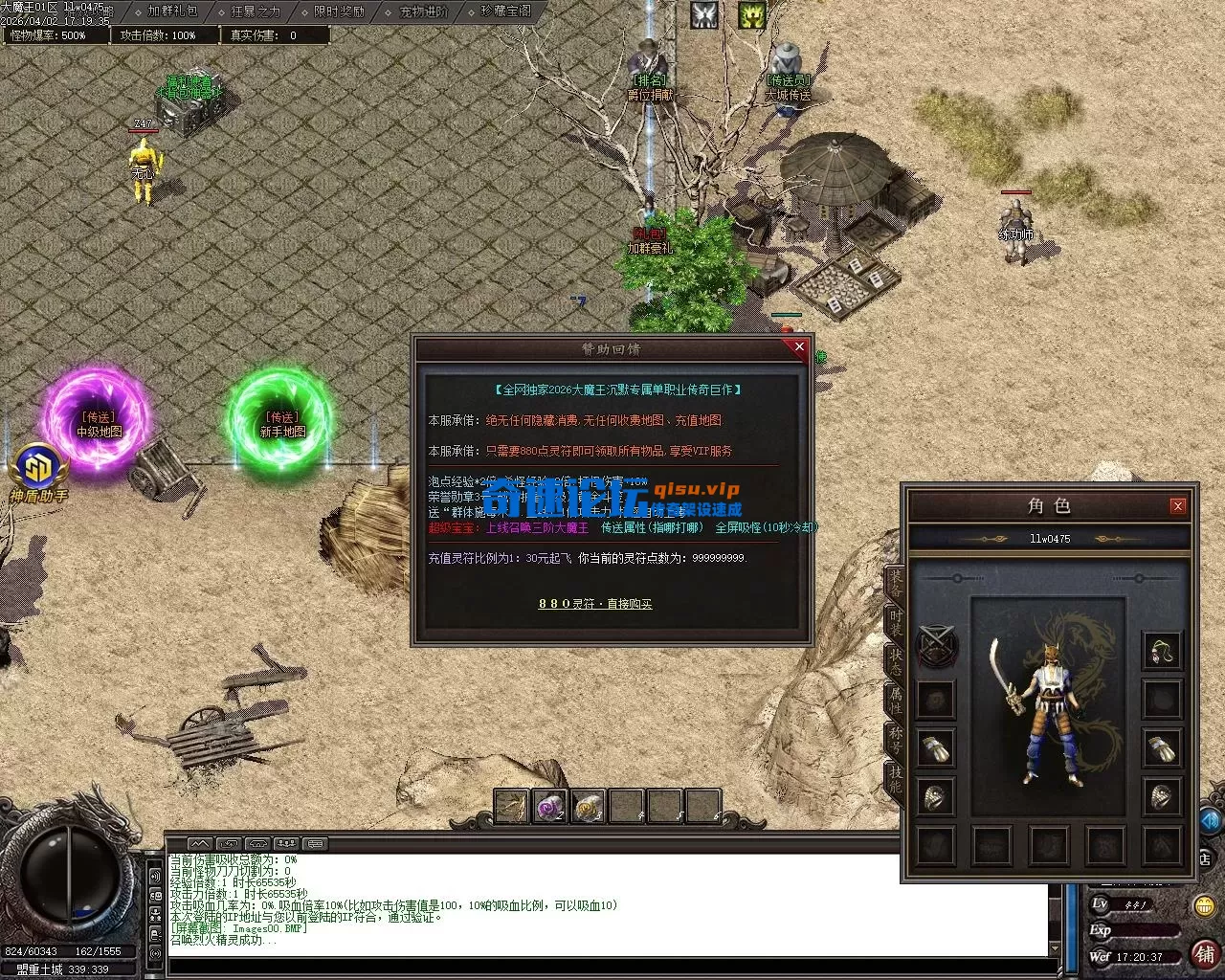
Task: Select the 称号 title tab
Action: coord(895,742)
